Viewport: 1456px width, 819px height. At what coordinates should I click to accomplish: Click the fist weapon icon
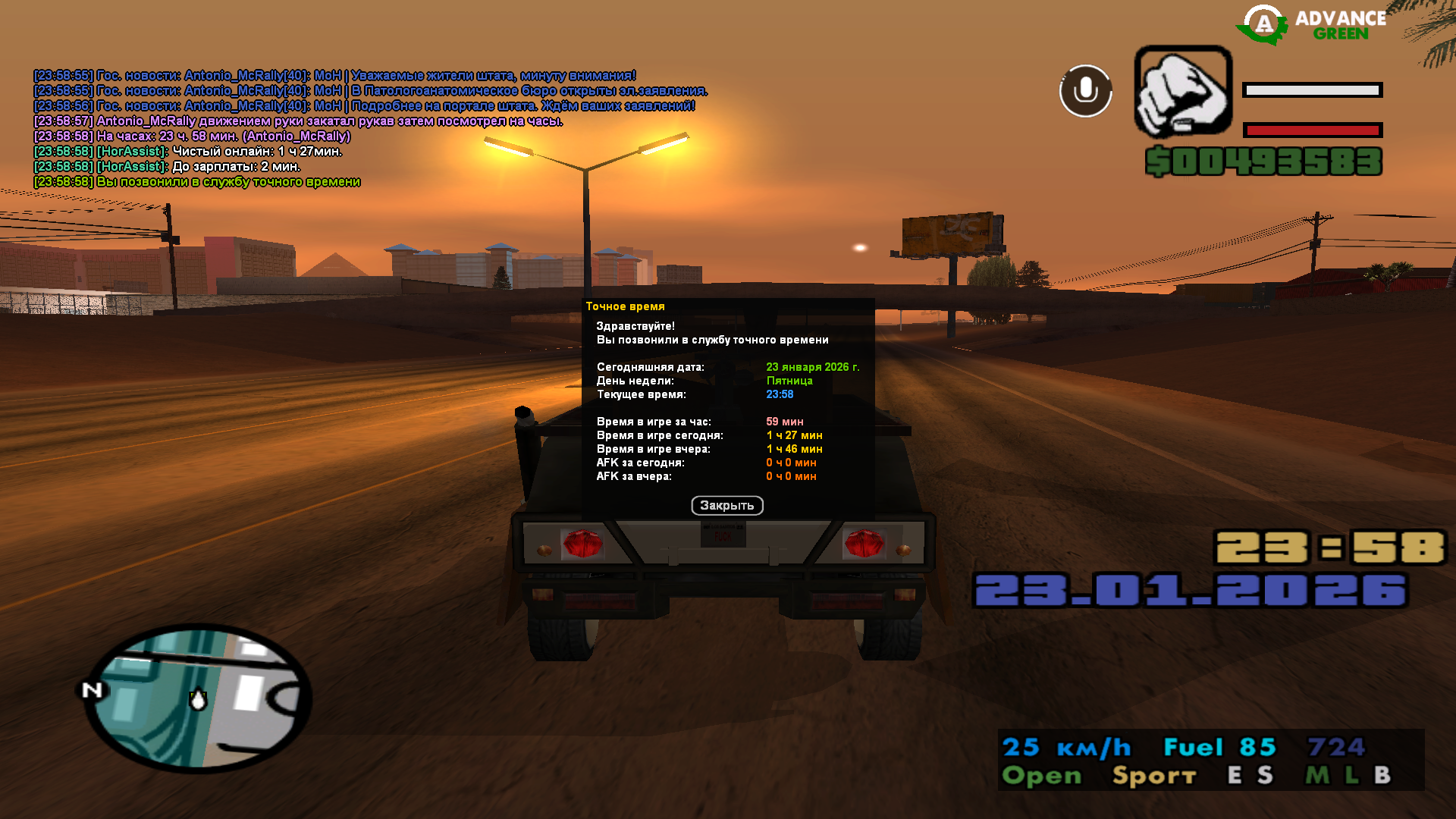pos(1182,91)
